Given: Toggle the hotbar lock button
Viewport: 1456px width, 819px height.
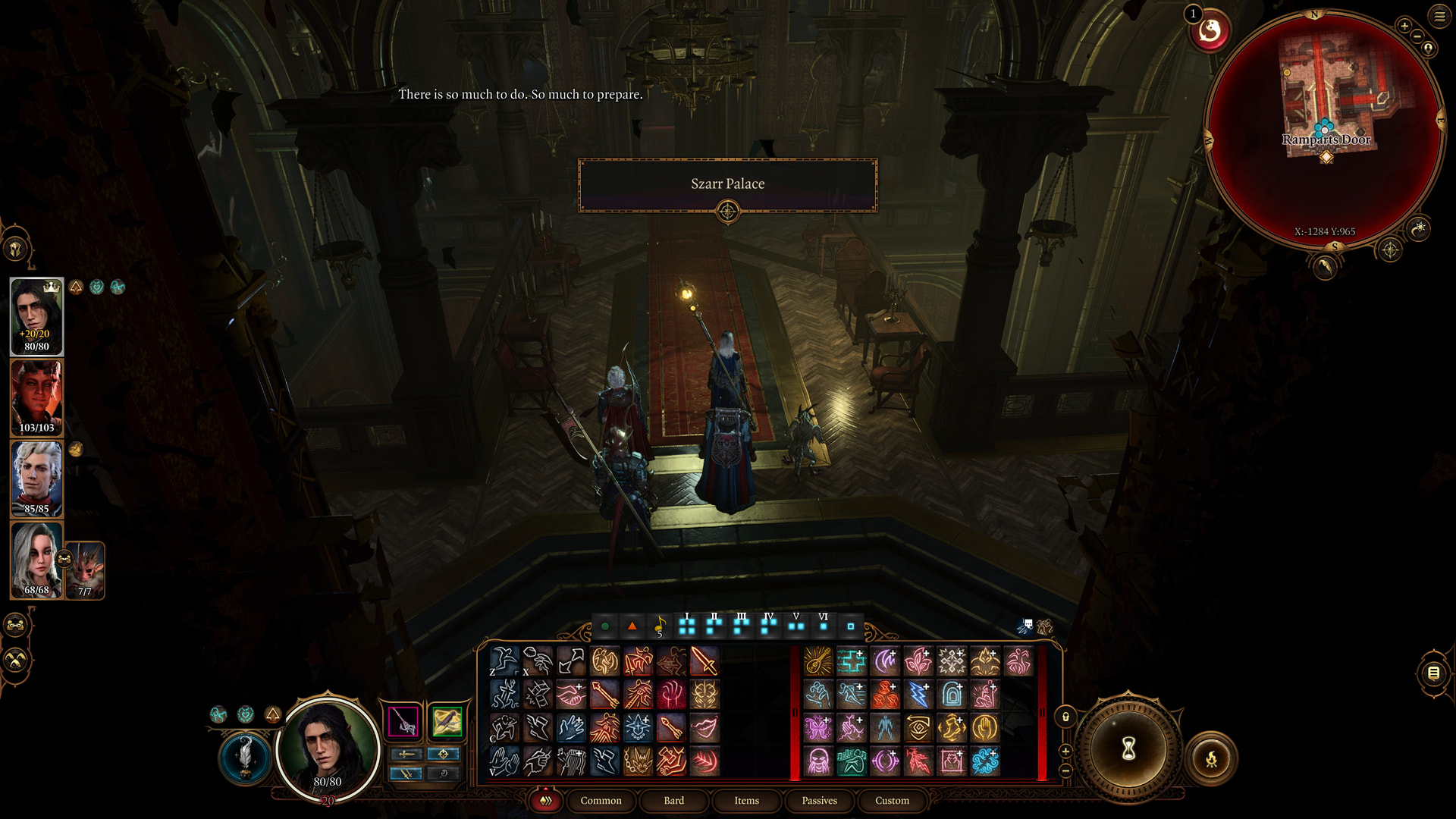Looking at the screenshot, I should (1065, 717).
